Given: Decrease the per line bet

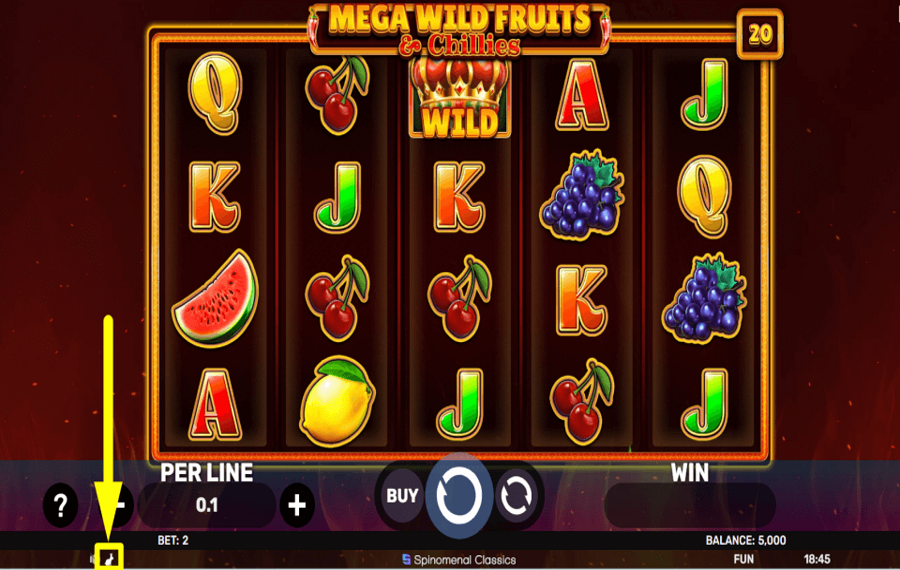Looking at the screenshot, I should (119, 506).
